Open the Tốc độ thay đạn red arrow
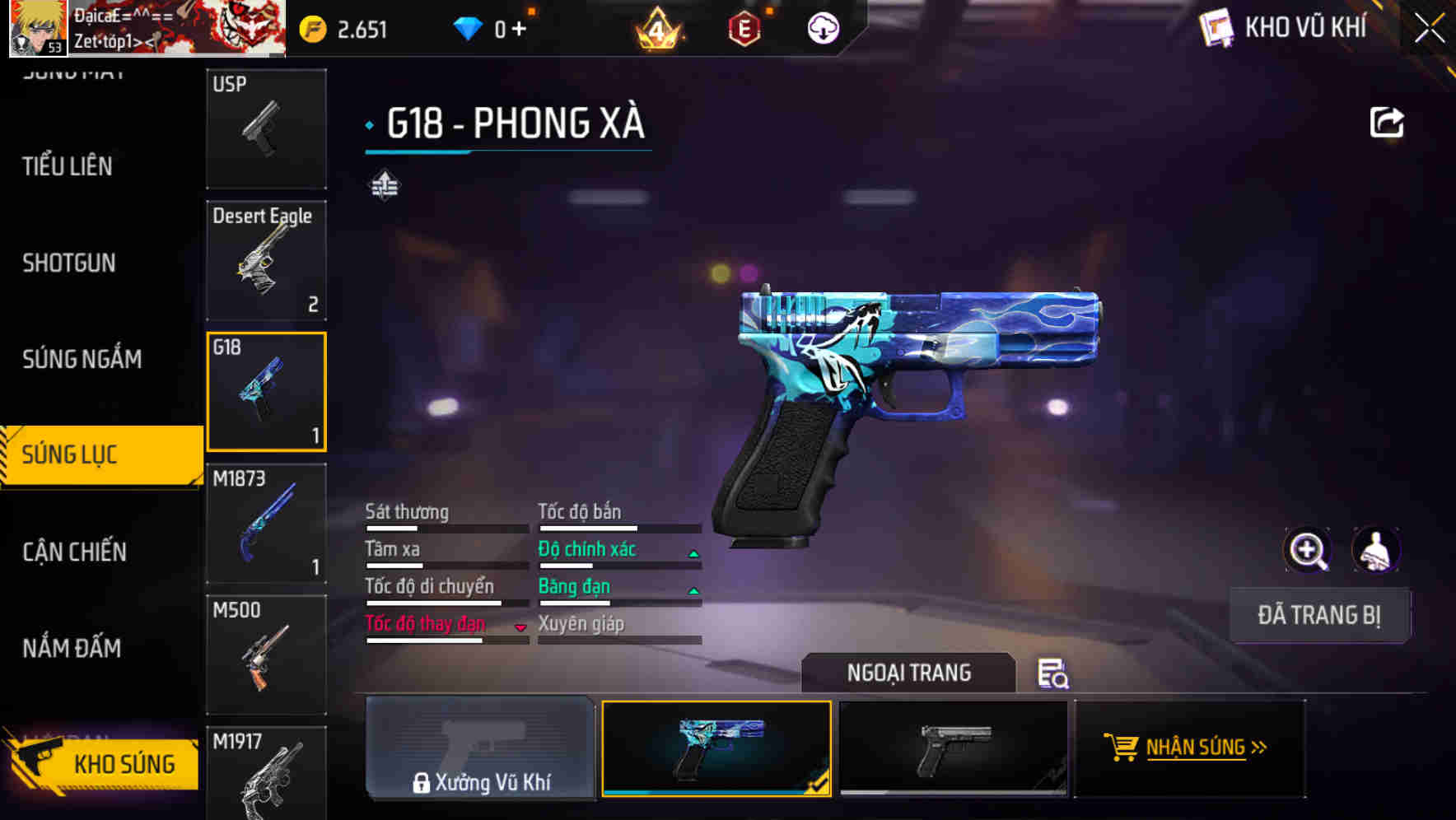This screenshot has height=820, width=1456. 520,627
